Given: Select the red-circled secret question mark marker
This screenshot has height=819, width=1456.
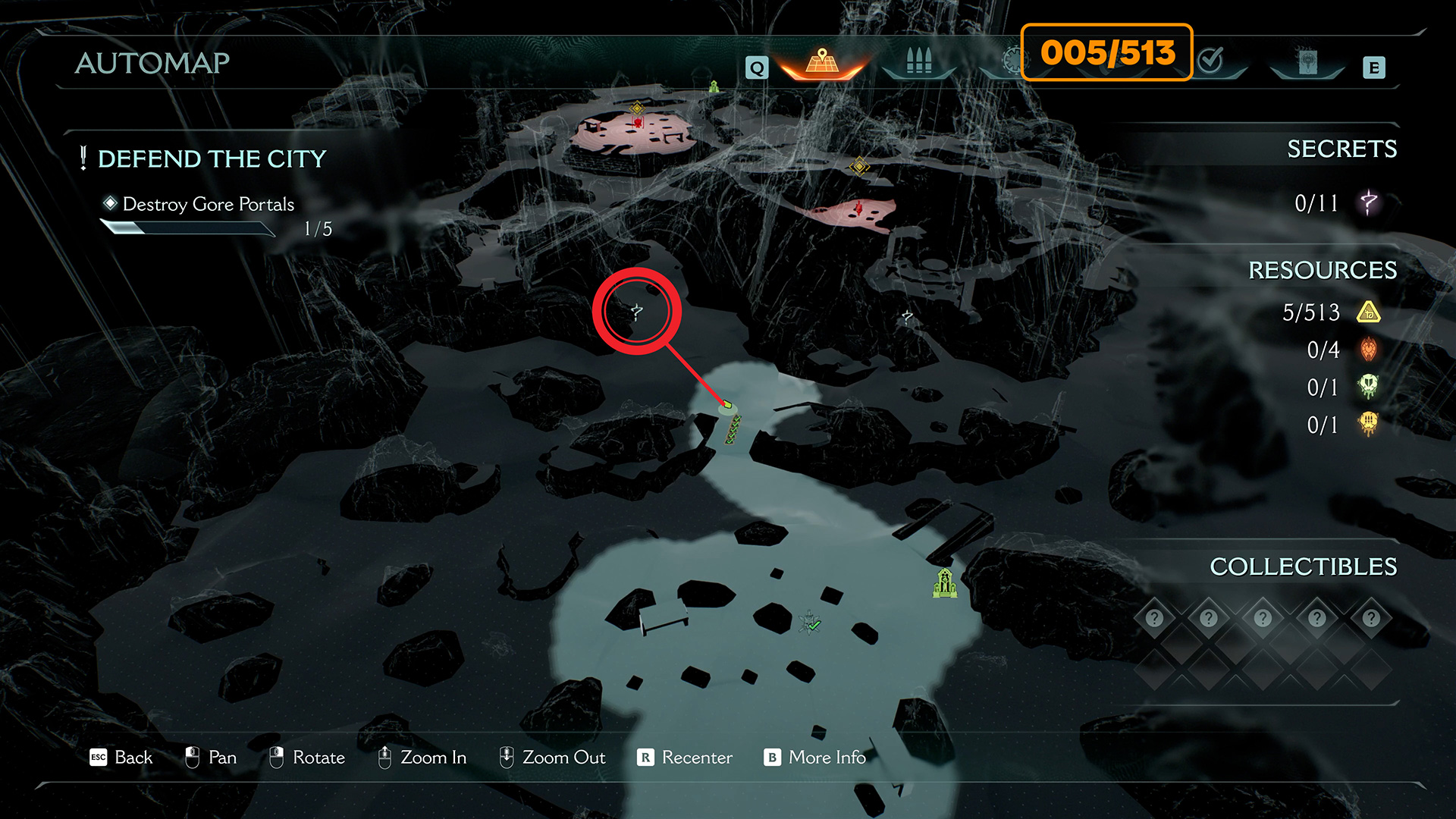Looking at the screenshot, I should pyautogui.click(x=637, y=311).
